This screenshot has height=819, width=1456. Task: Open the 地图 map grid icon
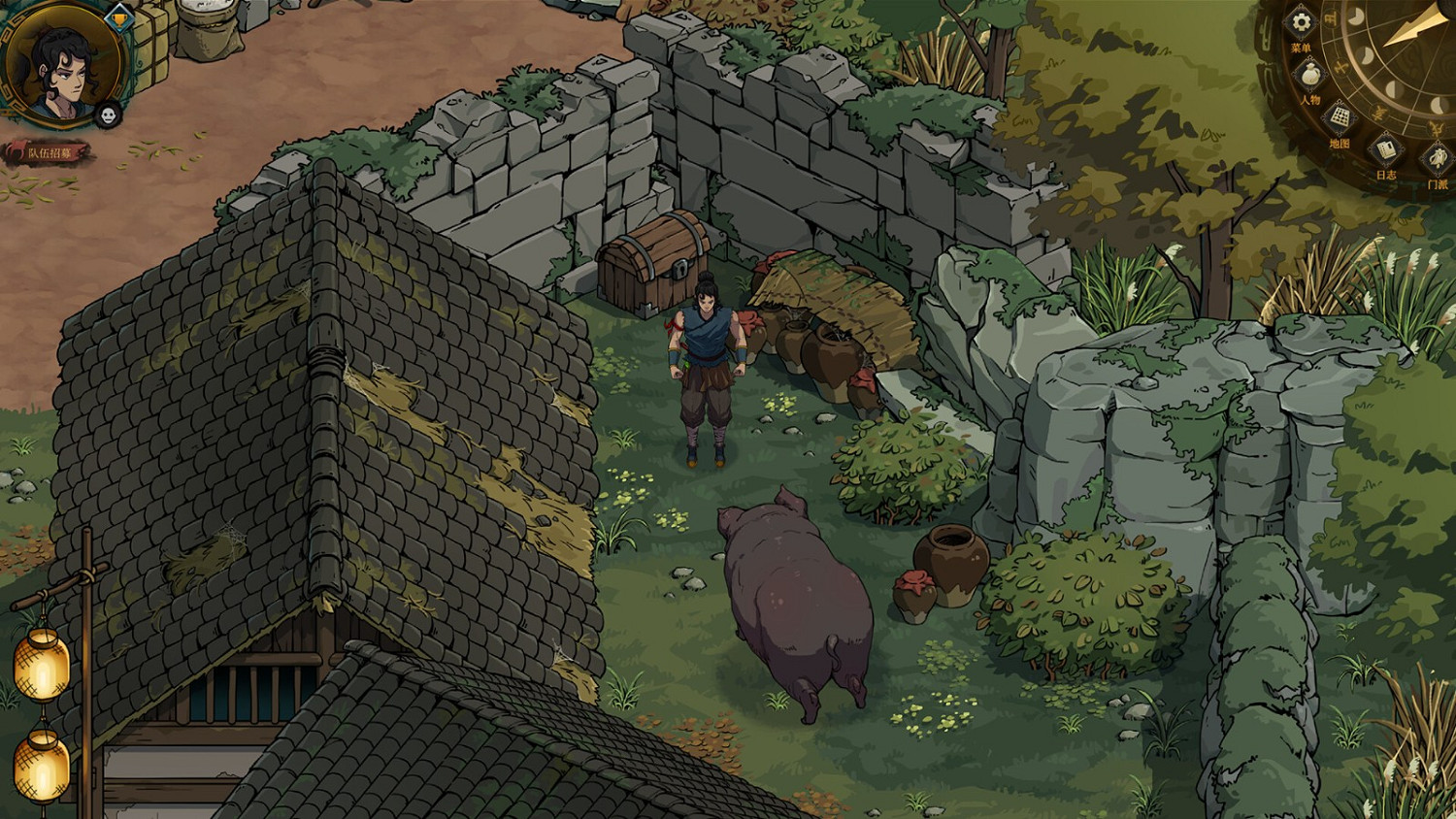tap(1340, 116)
